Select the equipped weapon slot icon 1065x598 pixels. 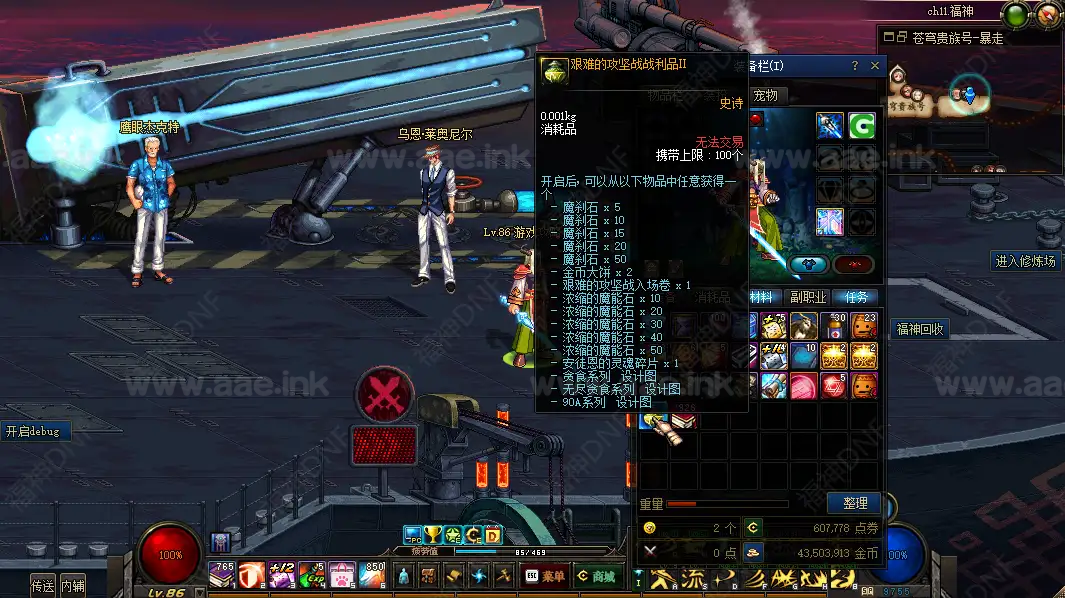(830, 126)
